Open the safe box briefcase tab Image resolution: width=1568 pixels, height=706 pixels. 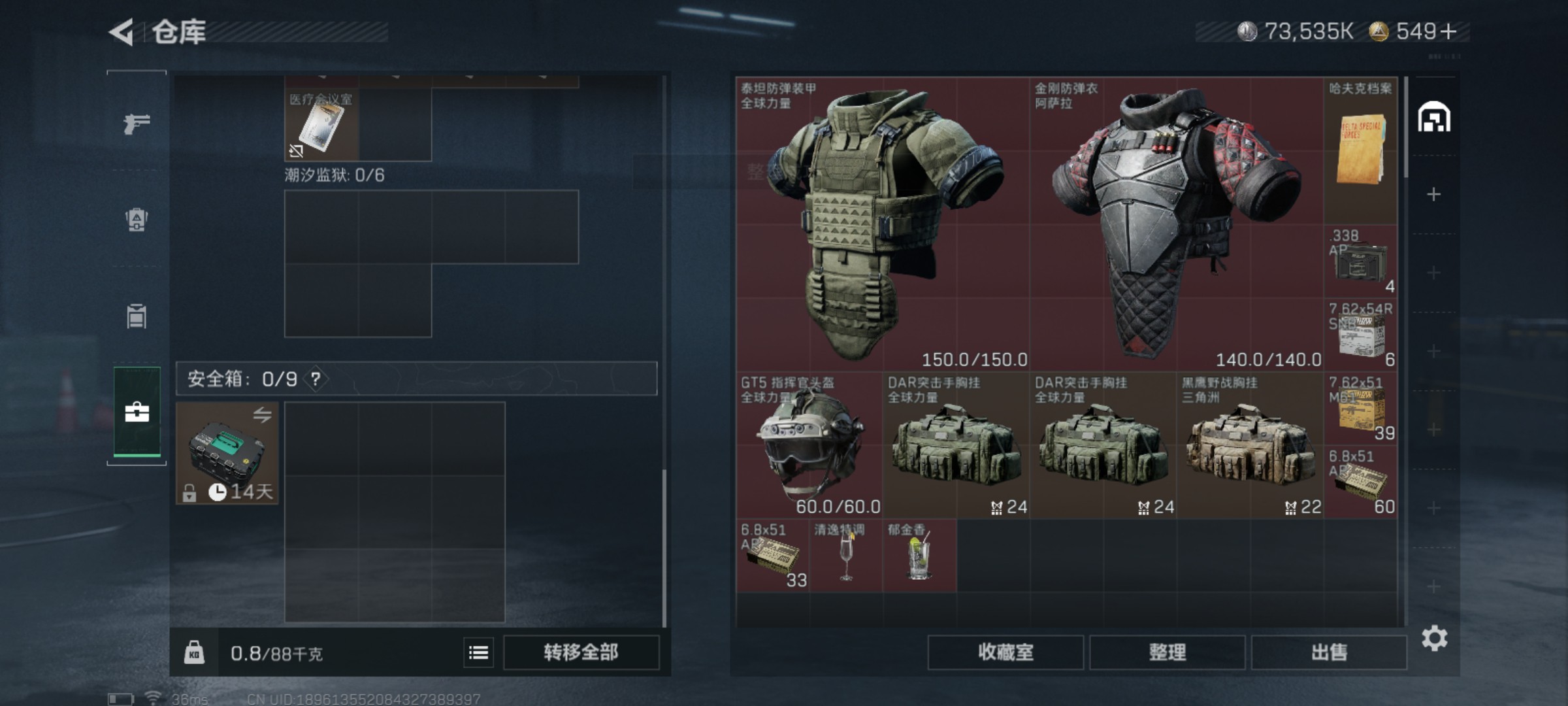pos(137,412)
